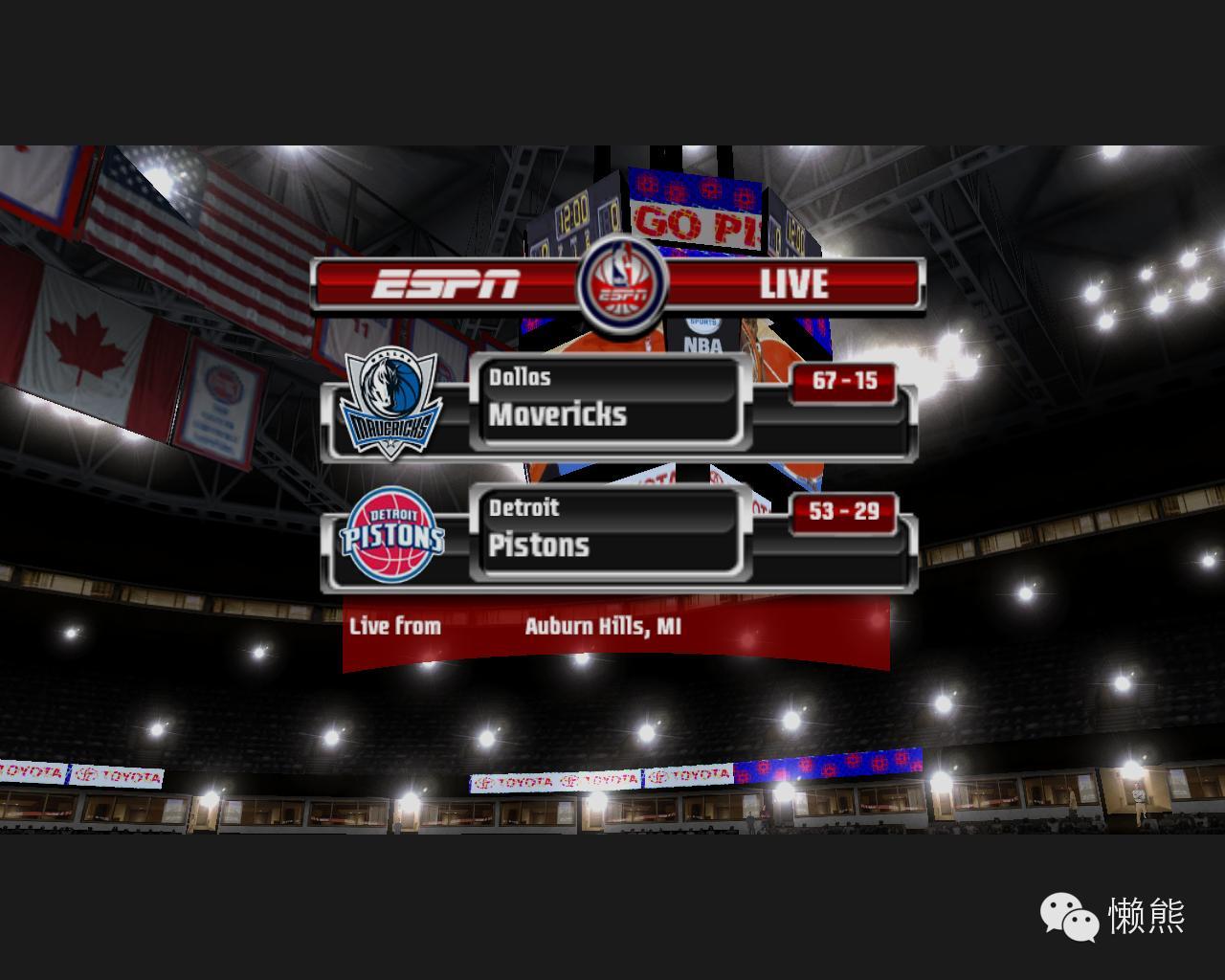Expand the Detroit Pistons name panel
The height and width of the screenshot is (980, 1225).
[x=610, y=529]
